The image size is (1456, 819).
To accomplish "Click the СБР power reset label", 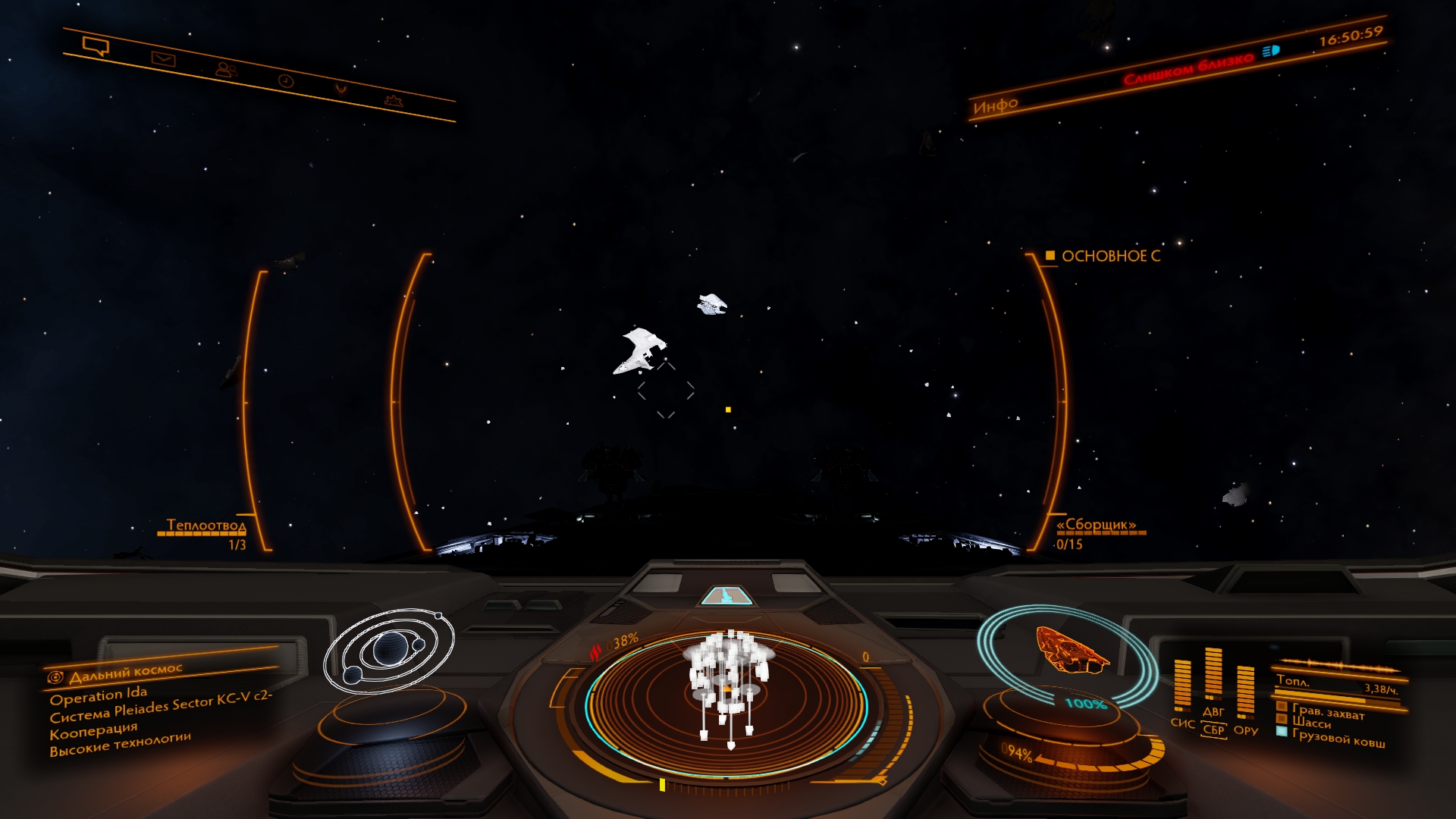I will pyautogui.click(x=1213, y=730).
